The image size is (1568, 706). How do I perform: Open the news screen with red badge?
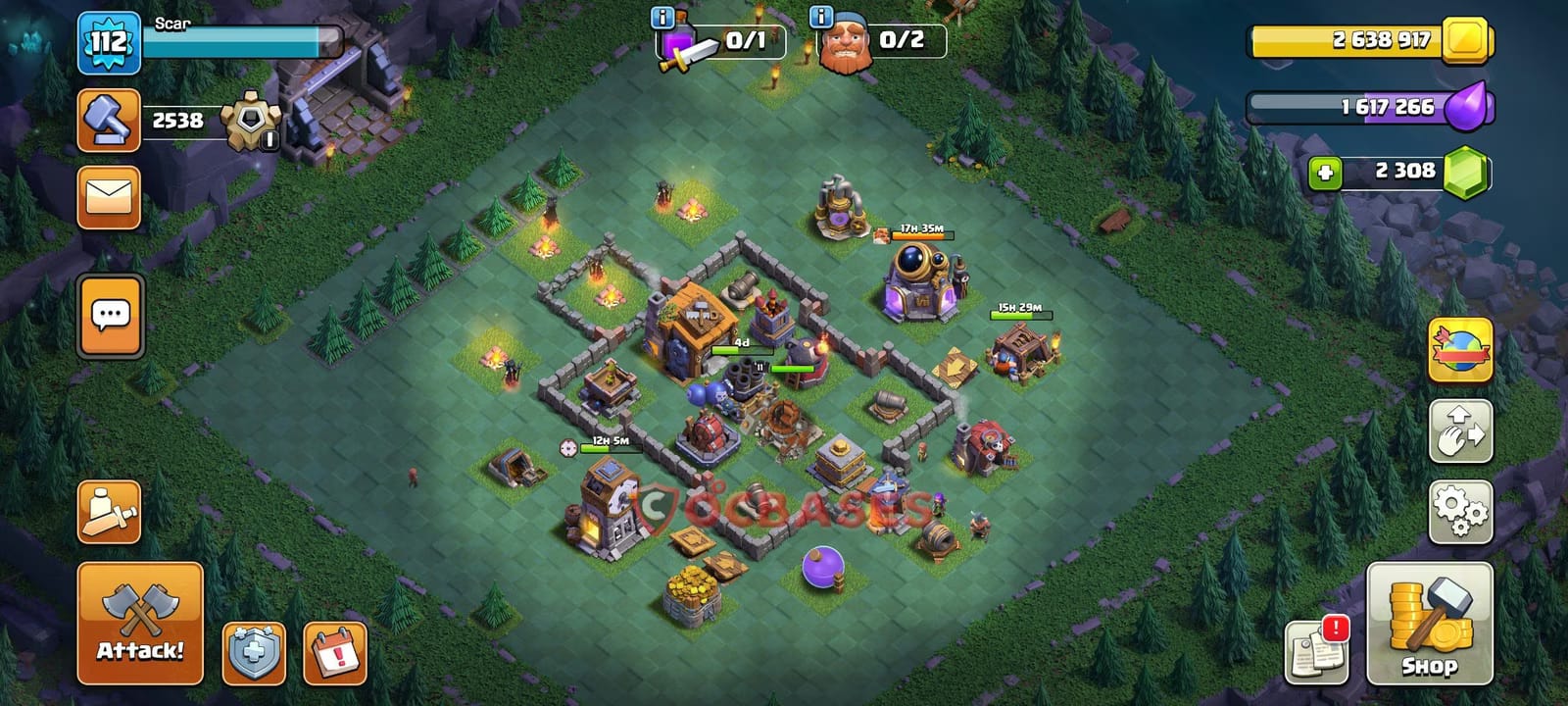[1316, 648]
